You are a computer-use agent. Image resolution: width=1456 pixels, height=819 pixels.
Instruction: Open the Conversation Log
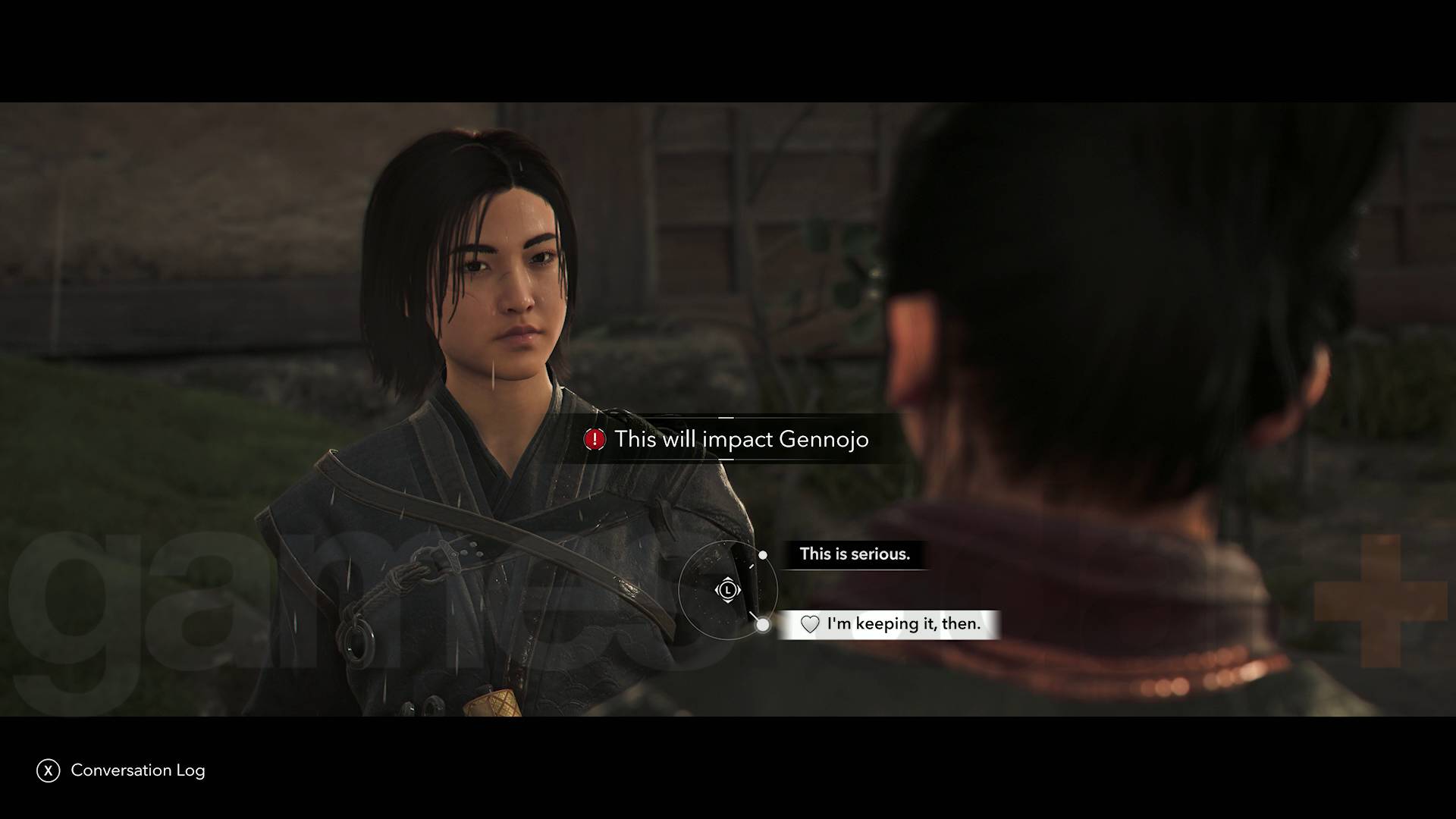[136, 770]
